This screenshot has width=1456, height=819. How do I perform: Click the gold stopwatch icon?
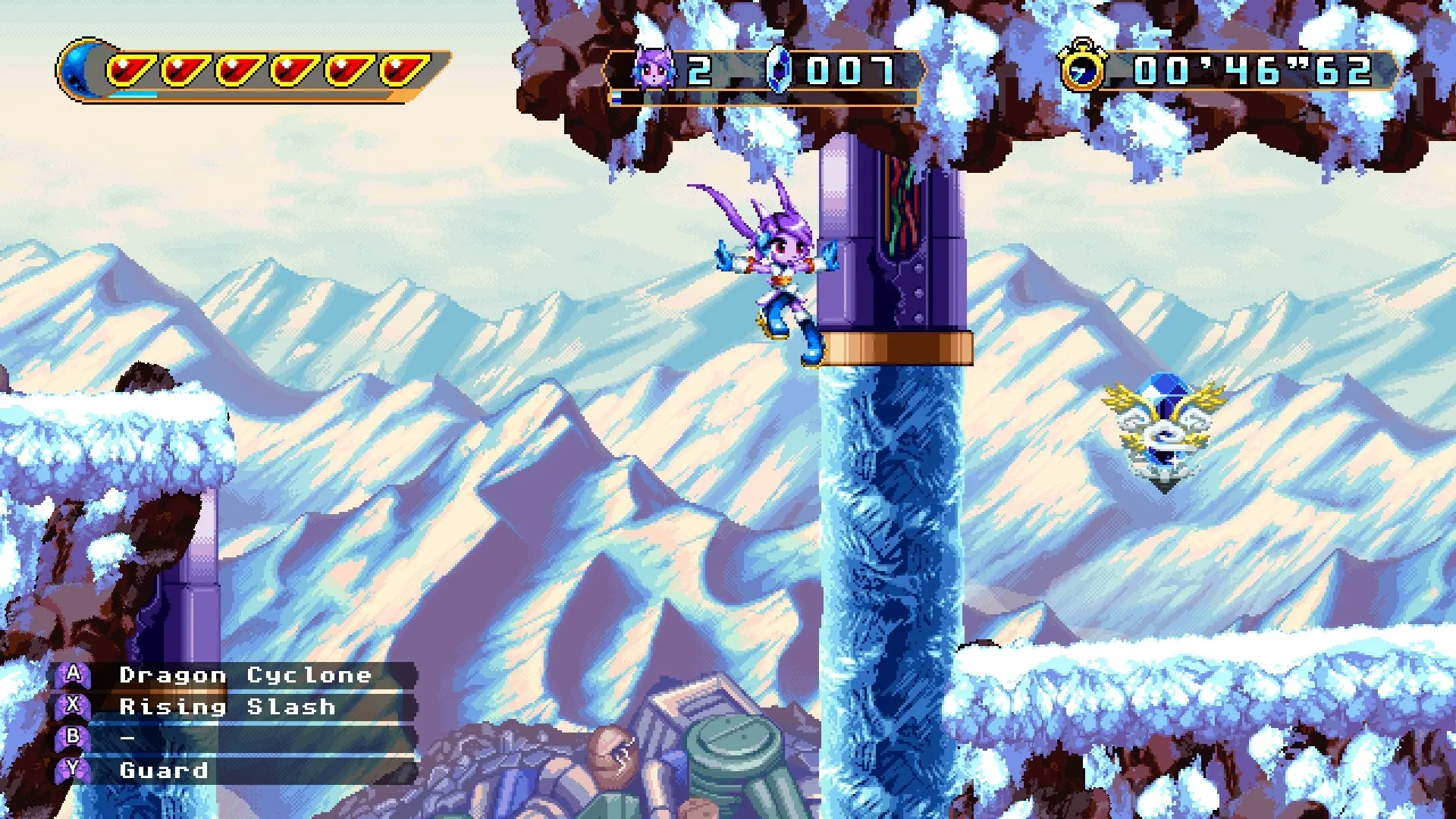pos(1083,68)
